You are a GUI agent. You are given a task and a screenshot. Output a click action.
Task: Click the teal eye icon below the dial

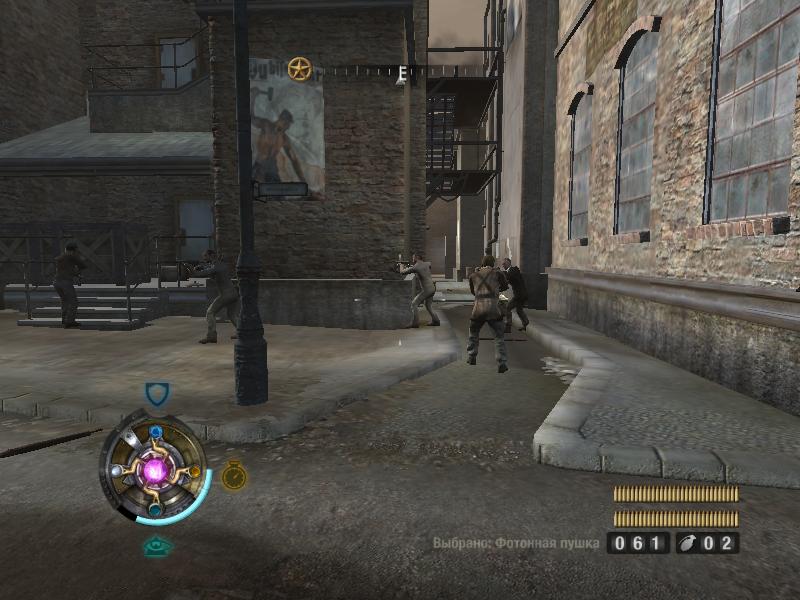click(x=155, y=546)
